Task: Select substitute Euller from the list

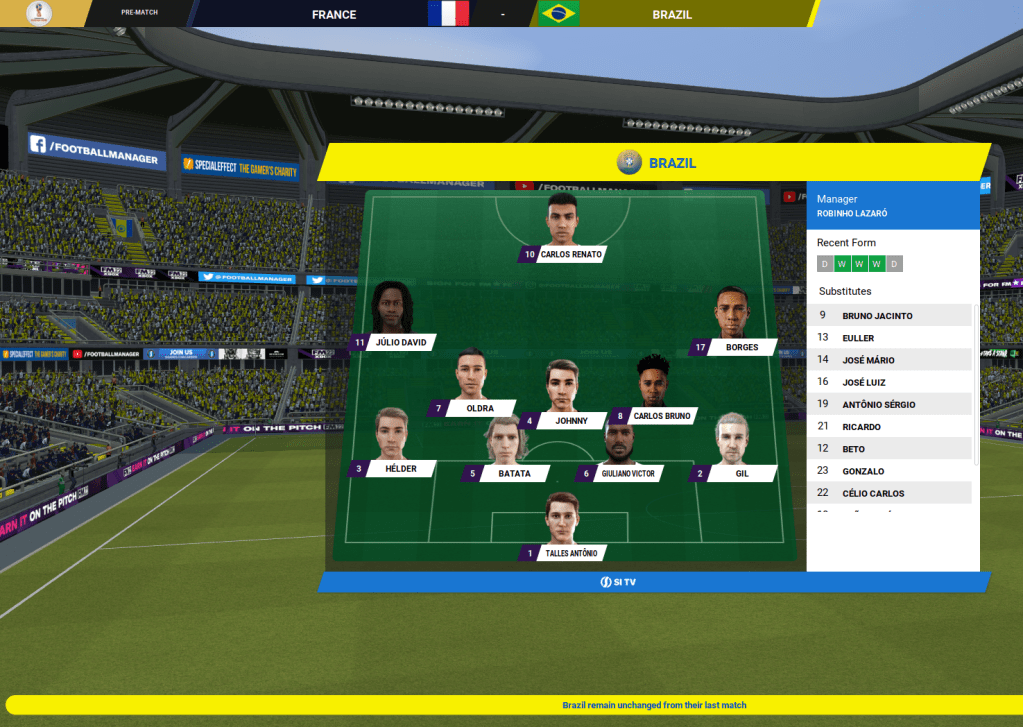Action: click(x=858, y=338)
